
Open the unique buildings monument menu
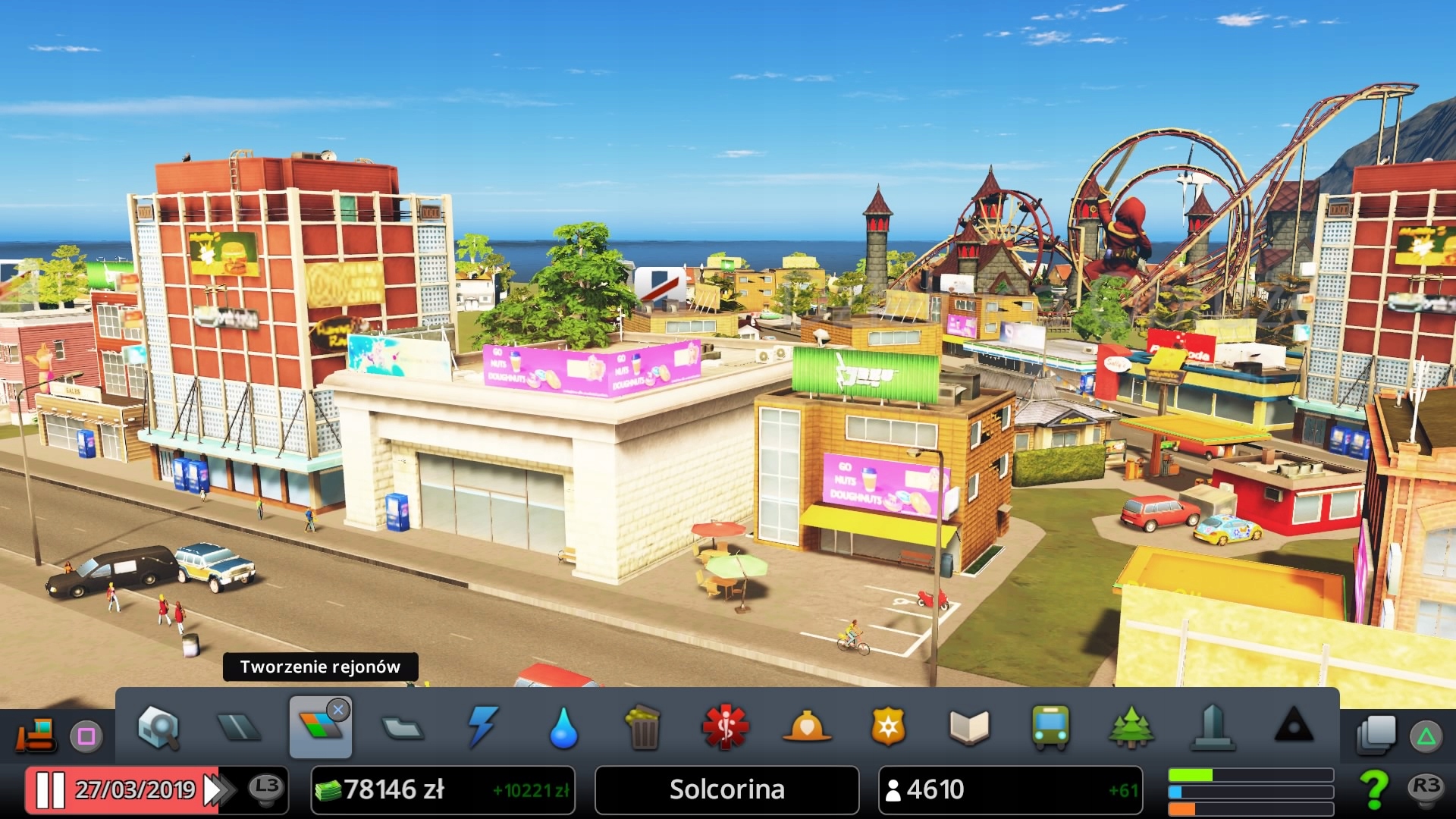click(x=1213, y=728)
